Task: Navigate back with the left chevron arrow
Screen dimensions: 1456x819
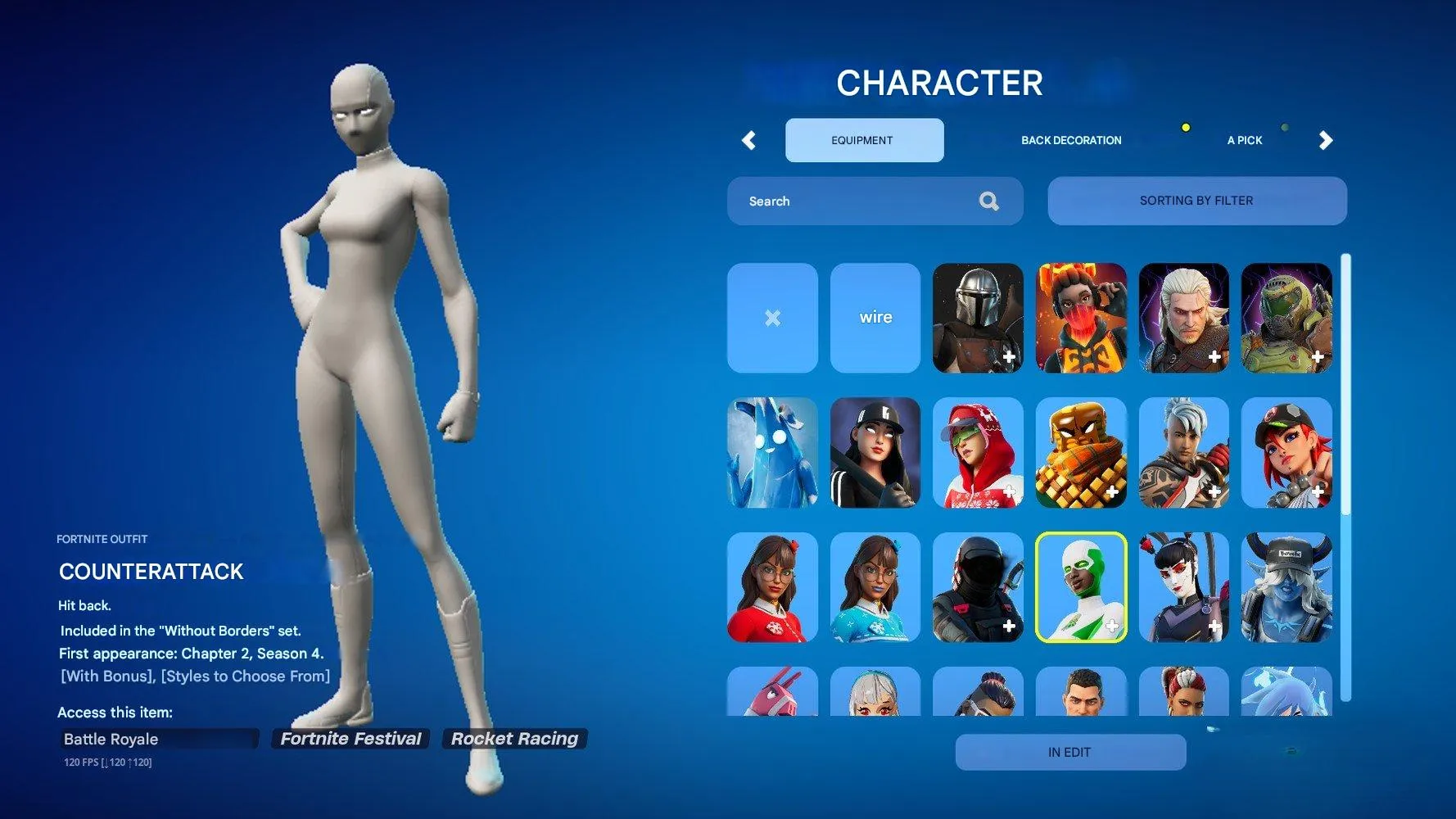Action: point(748,140)
